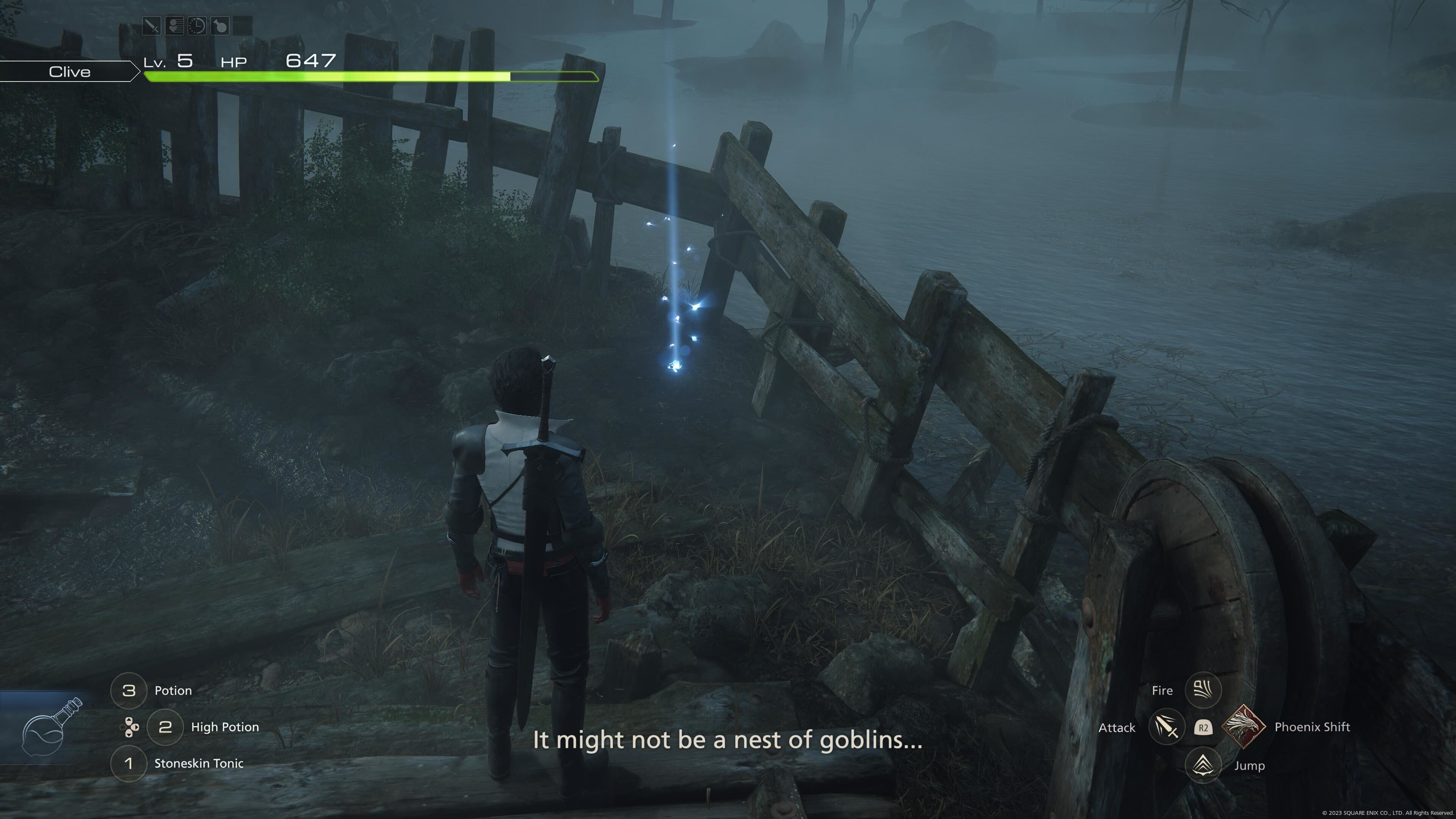Expand the d-pad selector beside High Potion
This screenshot has width=1456, height=819.
pyautogui.click(x=128, y=728)
